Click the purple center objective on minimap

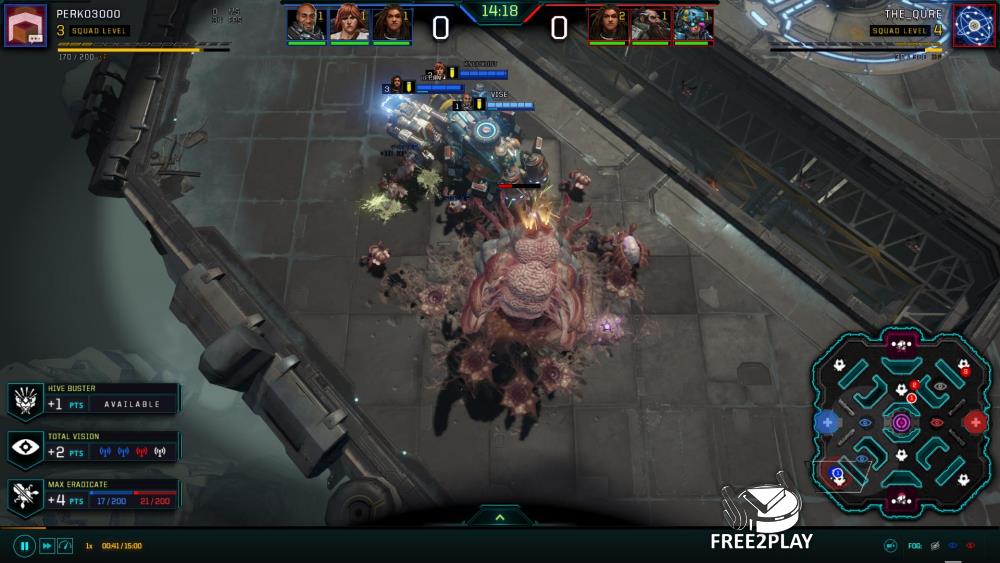click(902, 423)
